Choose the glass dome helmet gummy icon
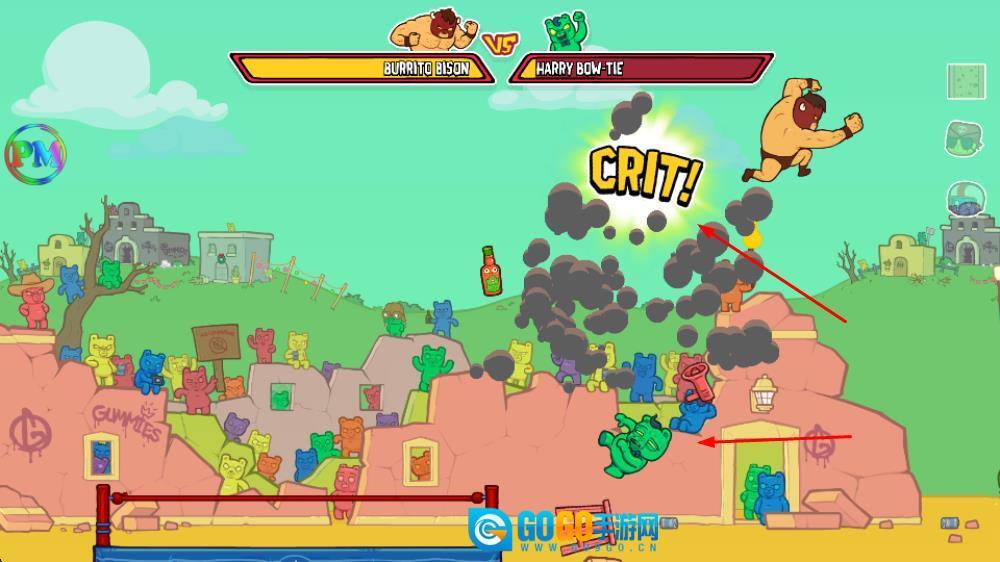This screenshot has height=562, width=1000. pyautogui.click(x=966, y=199)
